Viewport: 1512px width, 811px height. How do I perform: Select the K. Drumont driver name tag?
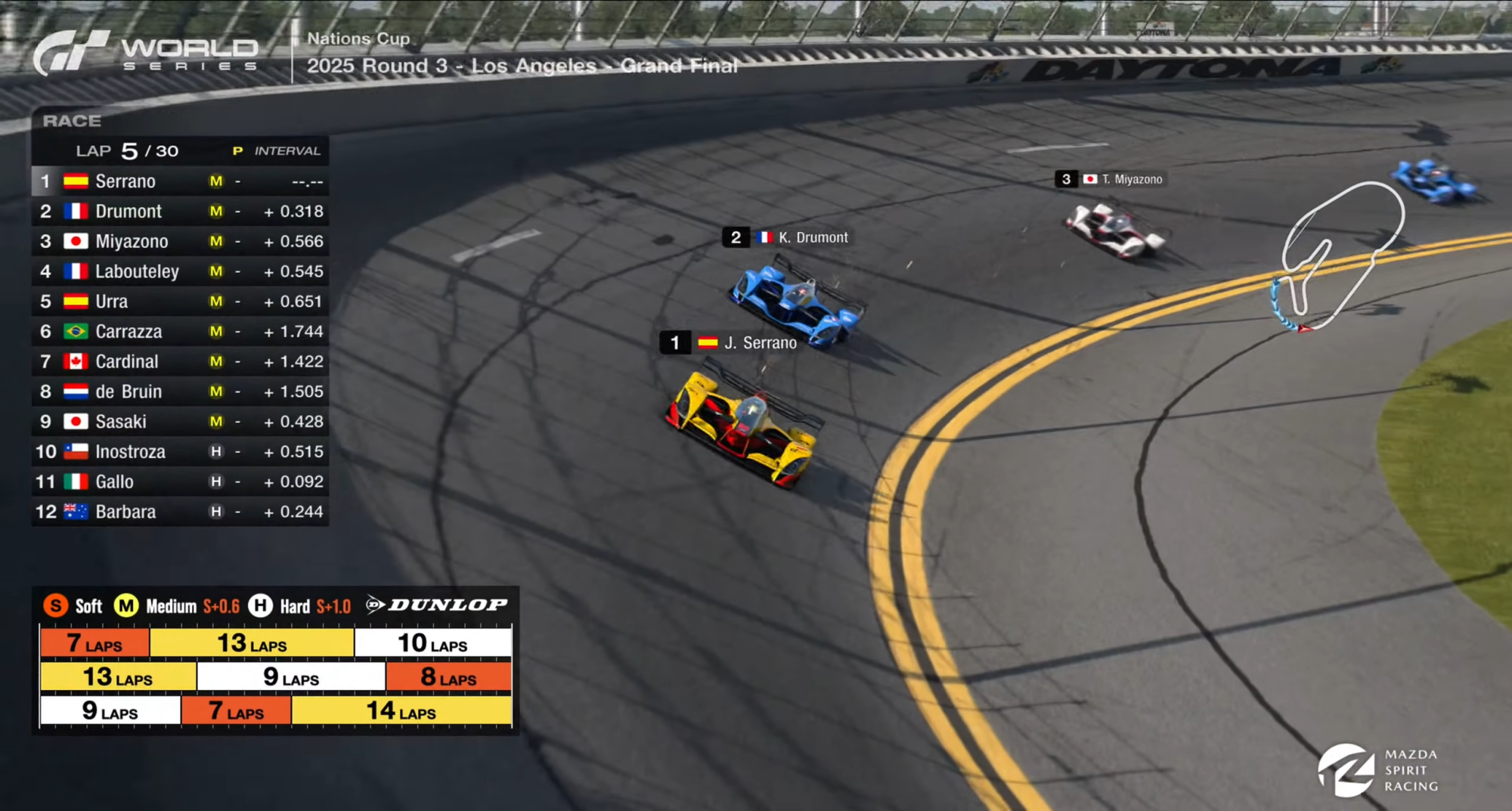point(786,237)
